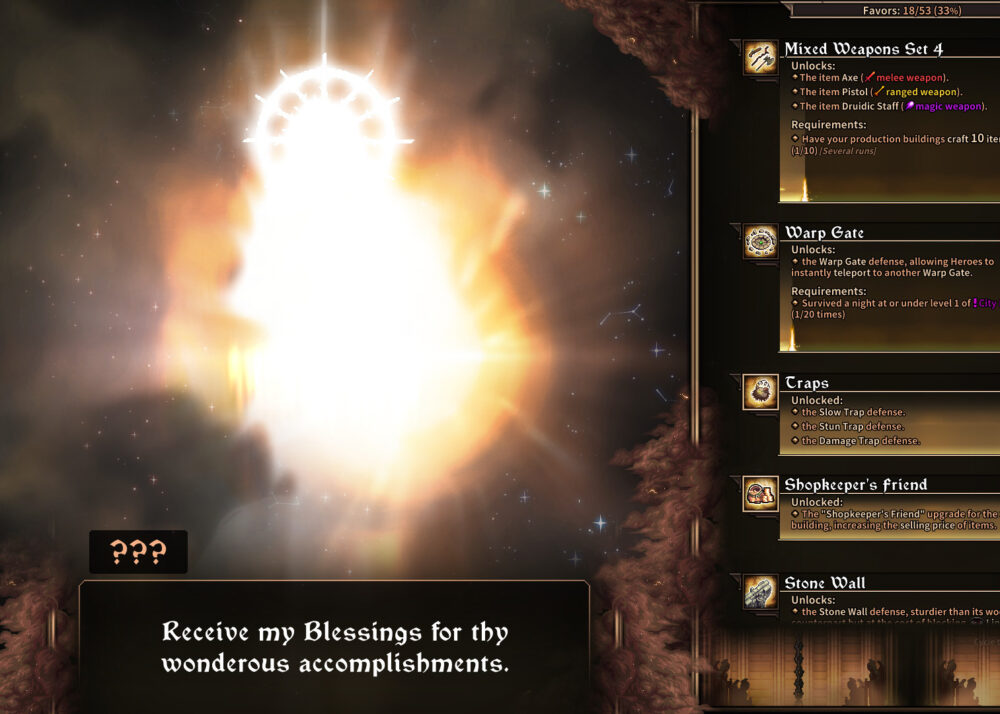Click the Warp Gate icon
The width and height of the screenshot is (1000, 714).
760,242
